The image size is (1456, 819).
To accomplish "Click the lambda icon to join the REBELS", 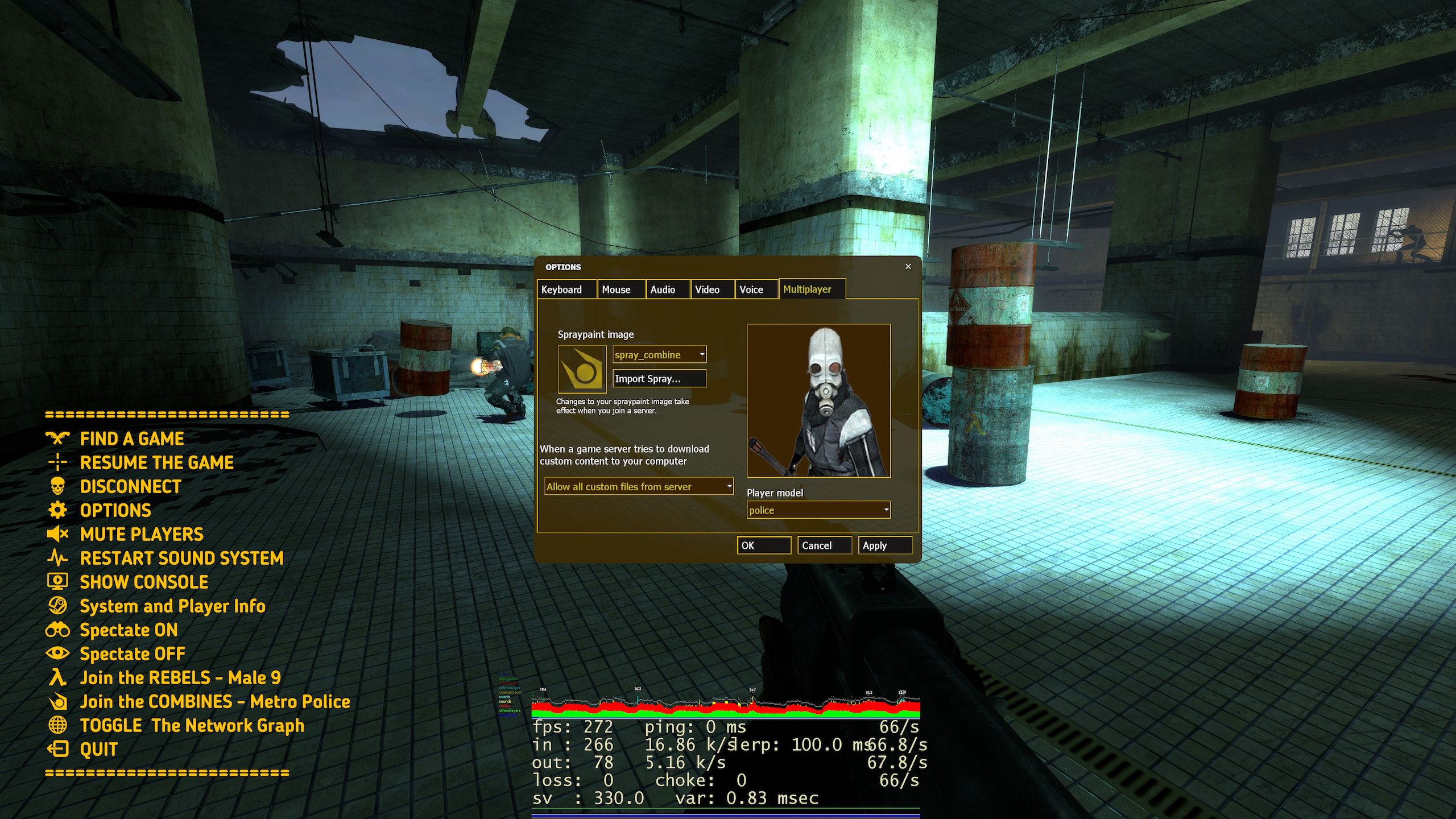I will (57, 677).
